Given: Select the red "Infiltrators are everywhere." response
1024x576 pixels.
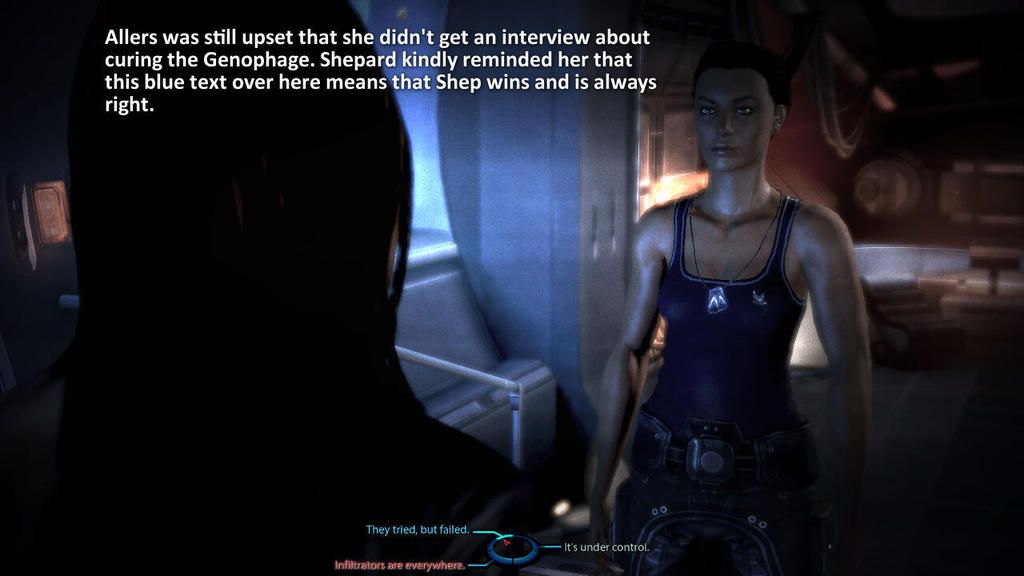Looking at the screenshot, I should 399,565.
